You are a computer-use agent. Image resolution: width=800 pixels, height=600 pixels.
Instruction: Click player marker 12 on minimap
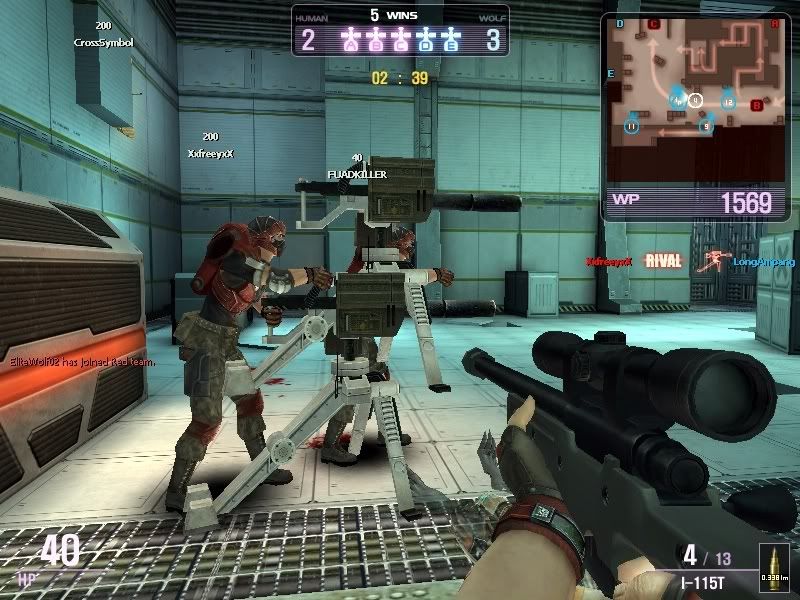[728, 101]
